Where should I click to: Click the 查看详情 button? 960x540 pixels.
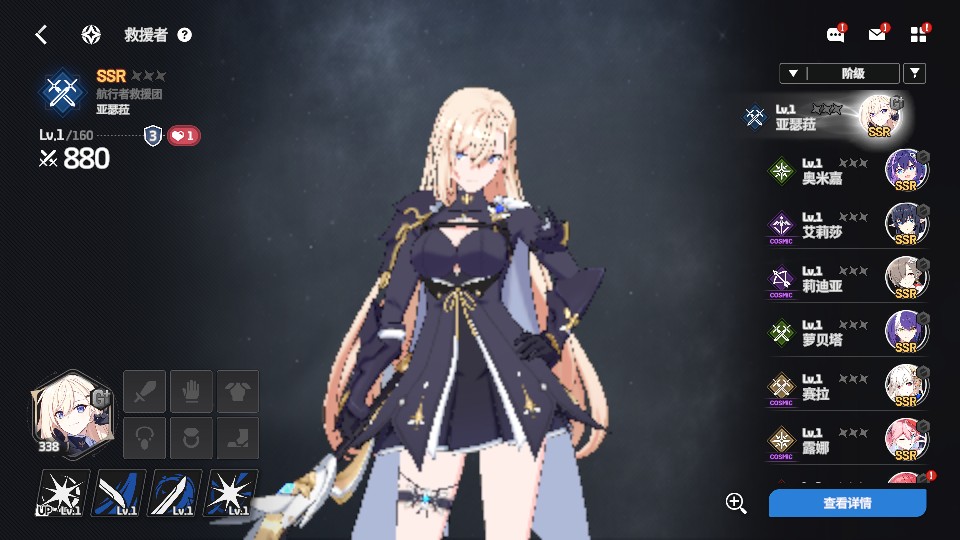coord(847,503)
